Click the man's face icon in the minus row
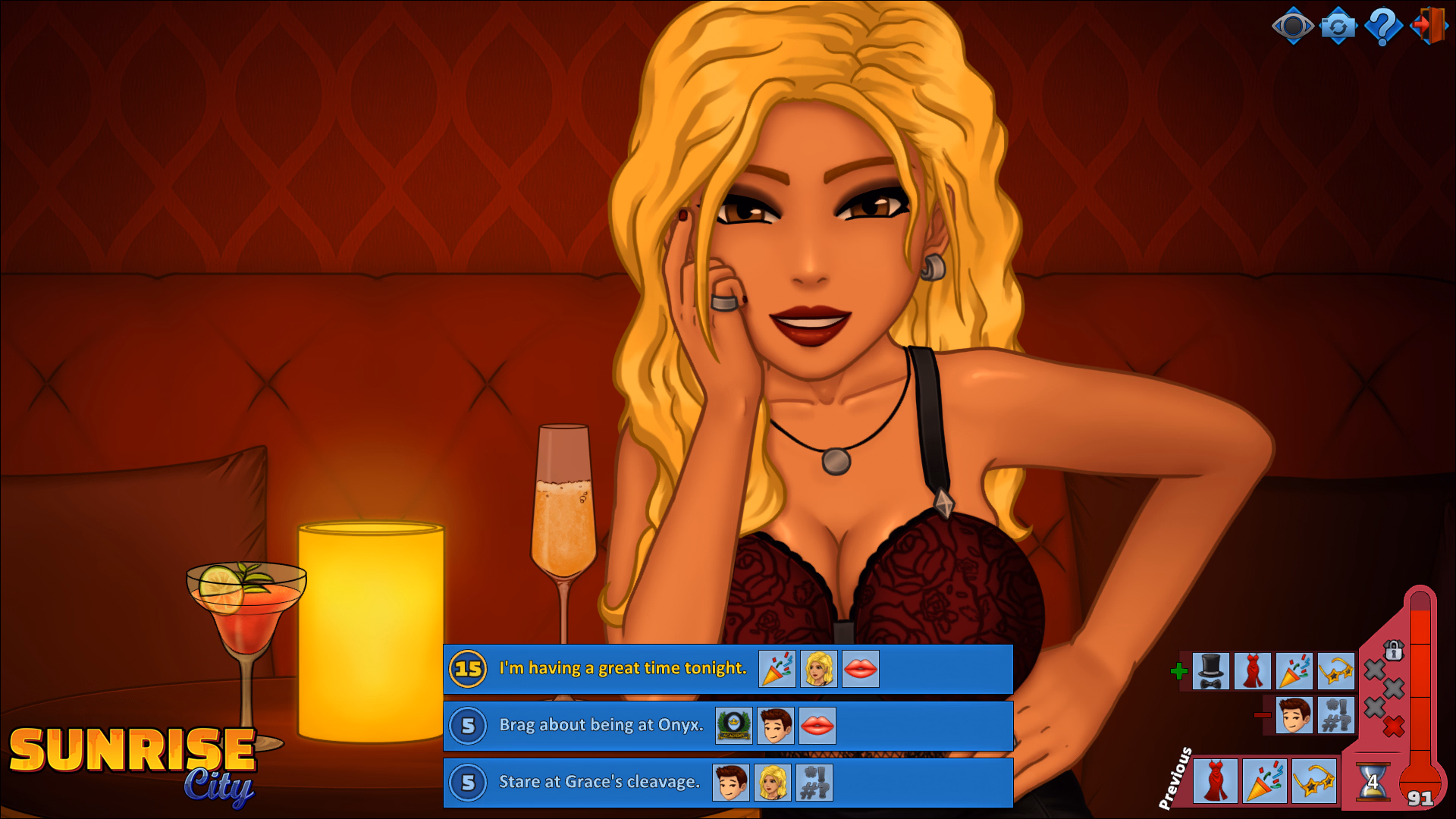1456x819 pixels. pyautogui.click(x=1296, y=716)
